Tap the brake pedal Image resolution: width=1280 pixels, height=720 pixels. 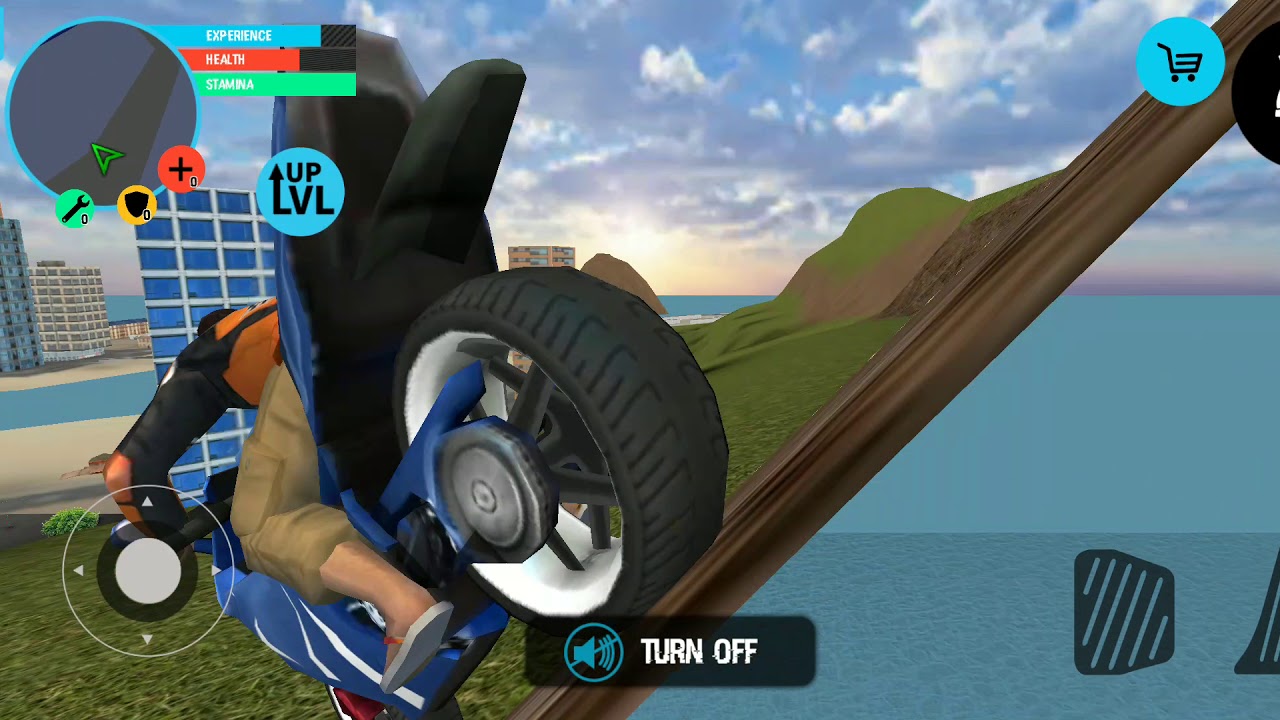point(1124,612)
